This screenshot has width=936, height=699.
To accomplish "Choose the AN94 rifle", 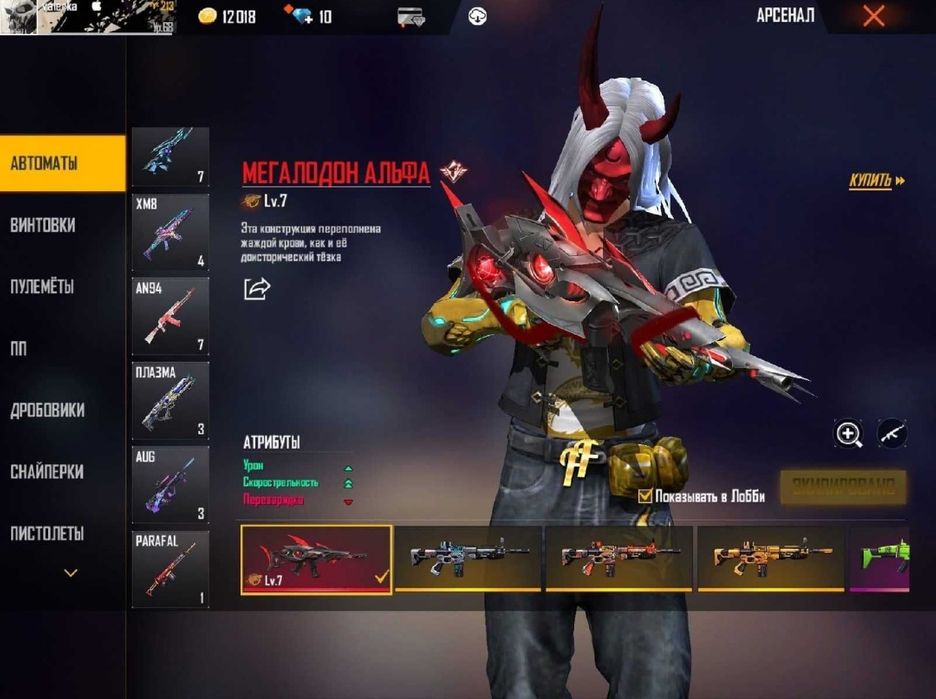I will [x=170, y=316].
